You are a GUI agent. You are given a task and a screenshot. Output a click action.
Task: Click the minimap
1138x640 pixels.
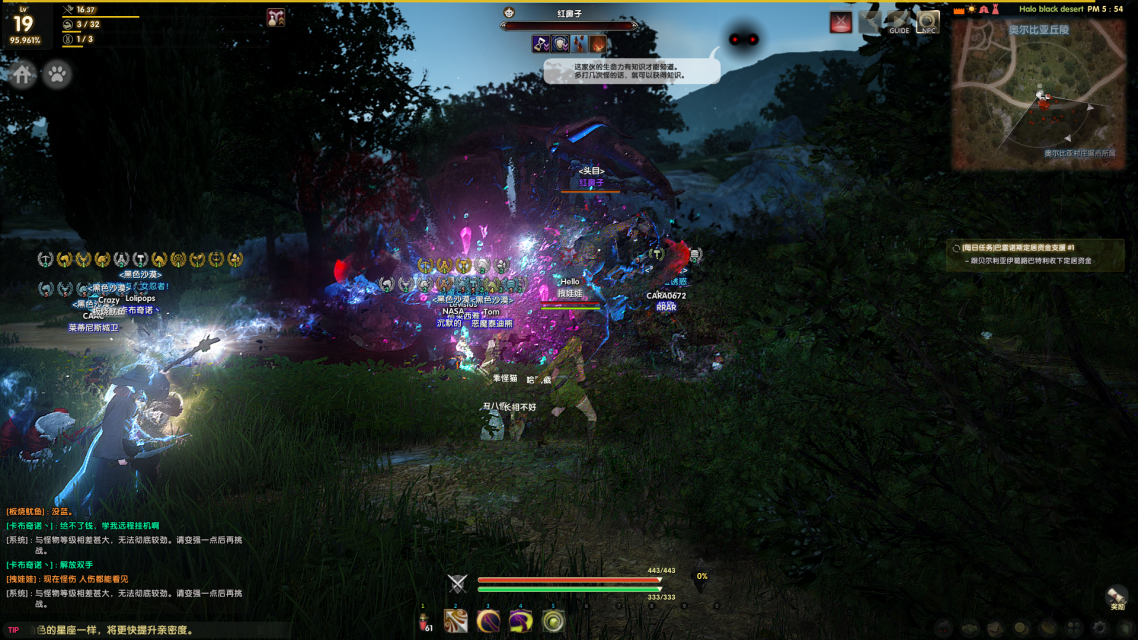pos(1038,95)
